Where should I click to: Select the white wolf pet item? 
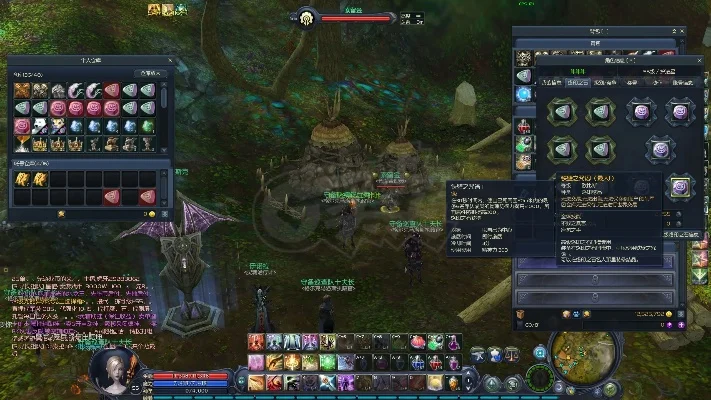pyautogui.click(x=39, y=125)
